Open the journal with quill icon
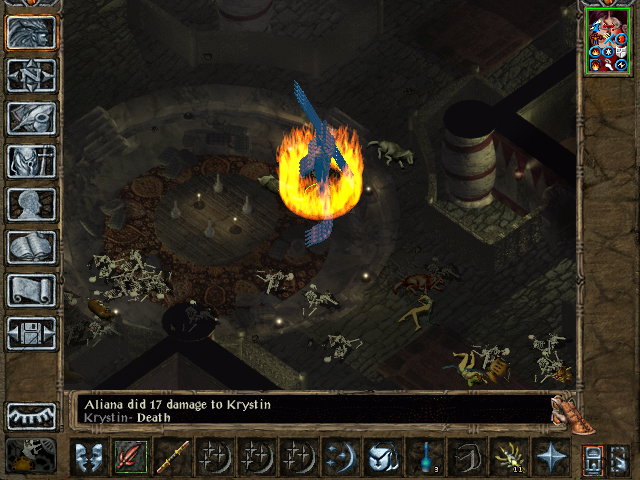 31,118
